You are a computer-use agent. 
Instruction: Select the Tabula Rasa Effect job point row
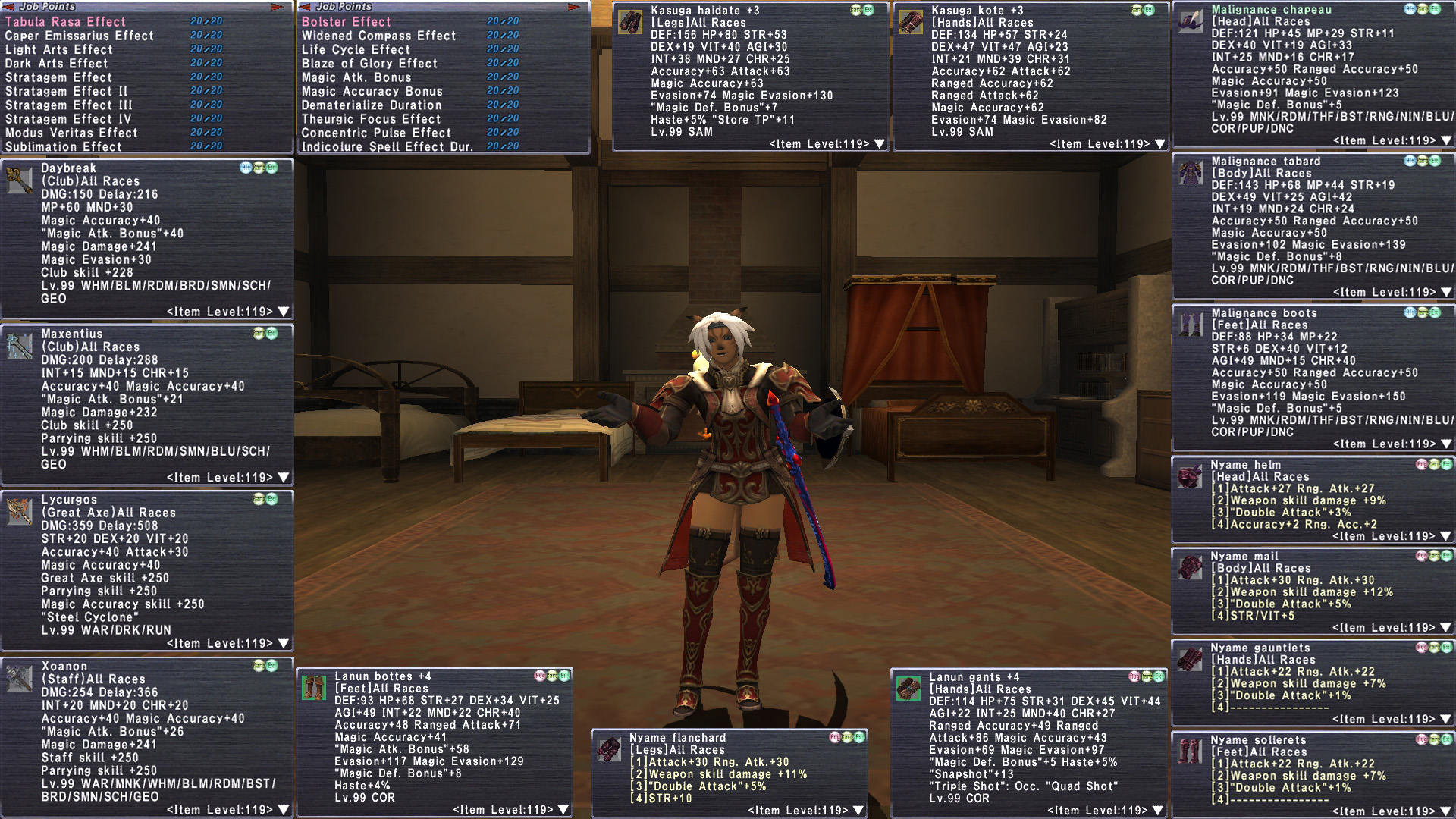coord(66,22)
